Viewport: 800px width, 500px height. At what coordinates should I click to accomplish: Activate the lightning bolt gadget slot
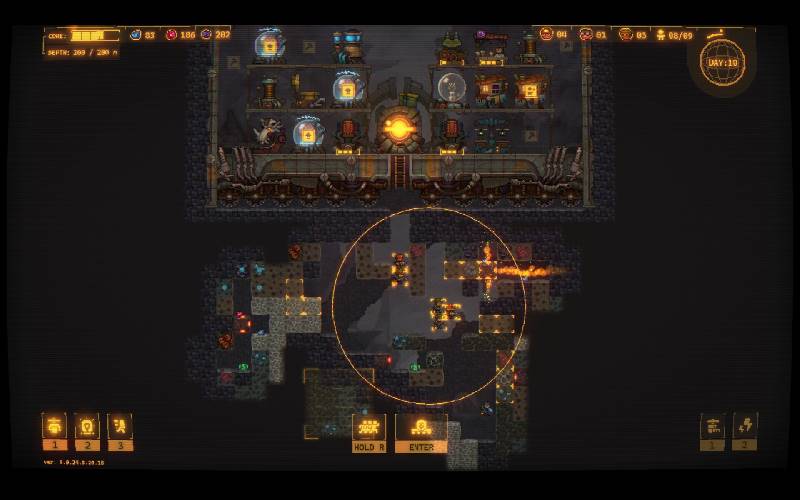[744, 426]
